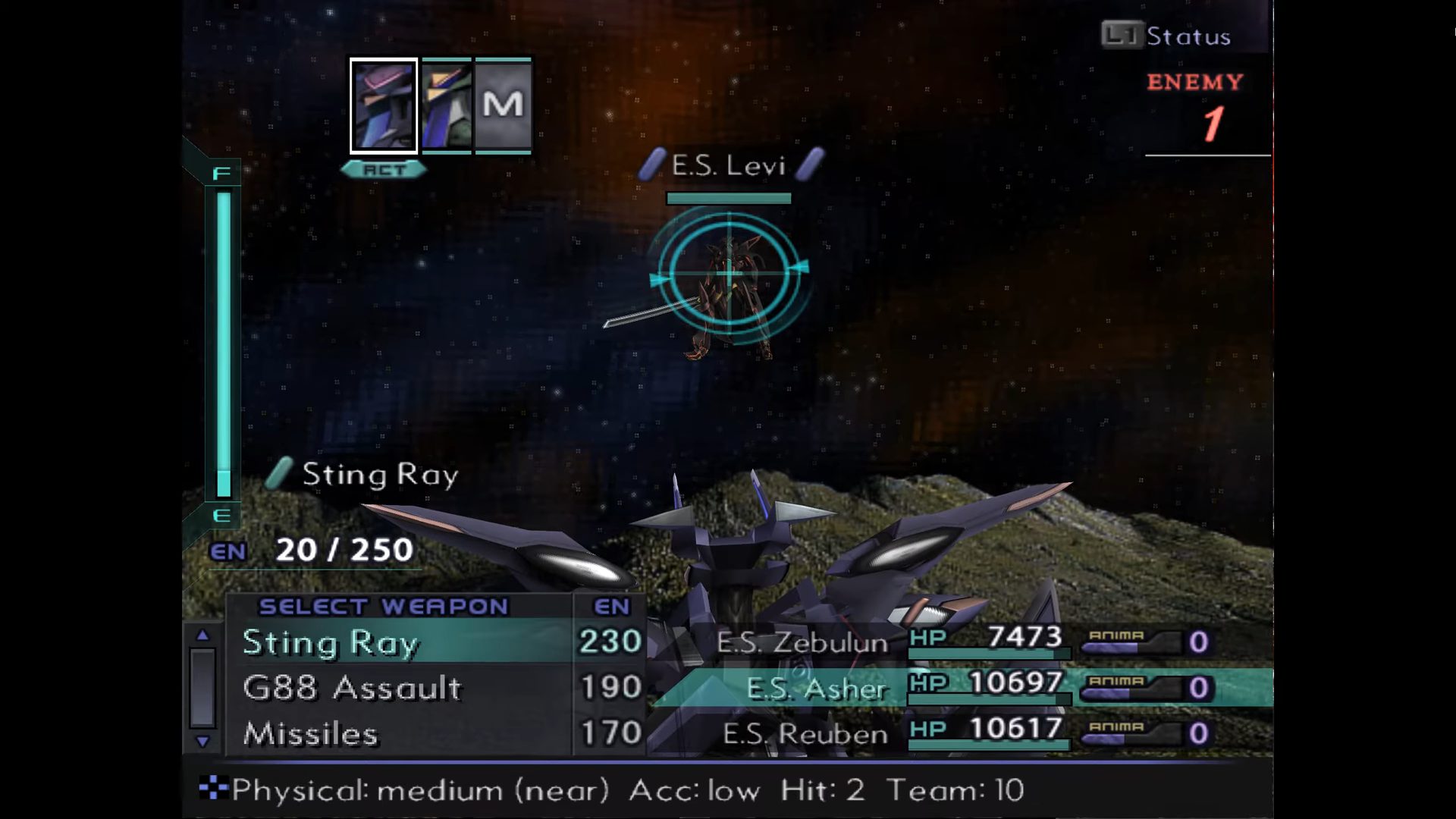Viewport: 1456px width, 819px height.
Task: Click the active unit turn portrait
Action: pyautogui.click(x=384, y=106)
